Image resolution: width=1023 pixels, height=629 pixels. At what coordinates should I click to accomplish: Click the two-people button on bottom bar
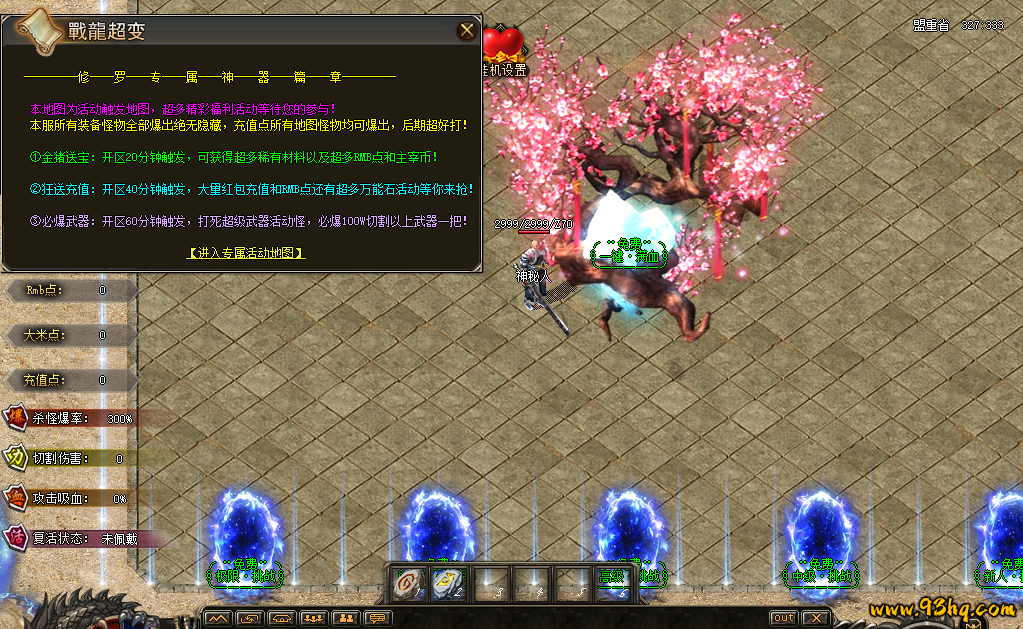coord(345,618)
